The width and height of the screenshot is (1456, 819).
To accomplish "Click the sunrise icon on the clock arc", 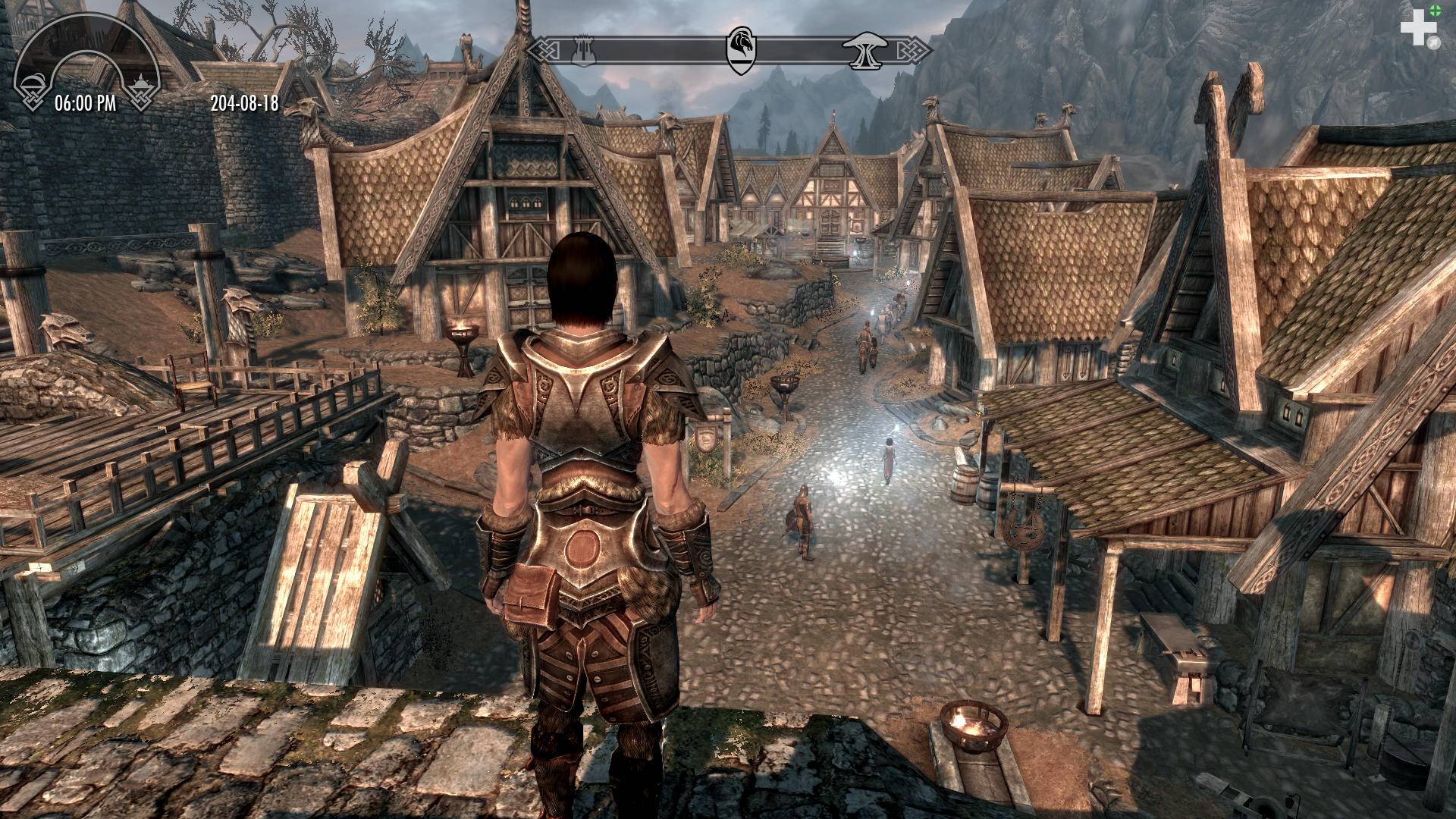I will pyautogui.click(x=142, y=82).
